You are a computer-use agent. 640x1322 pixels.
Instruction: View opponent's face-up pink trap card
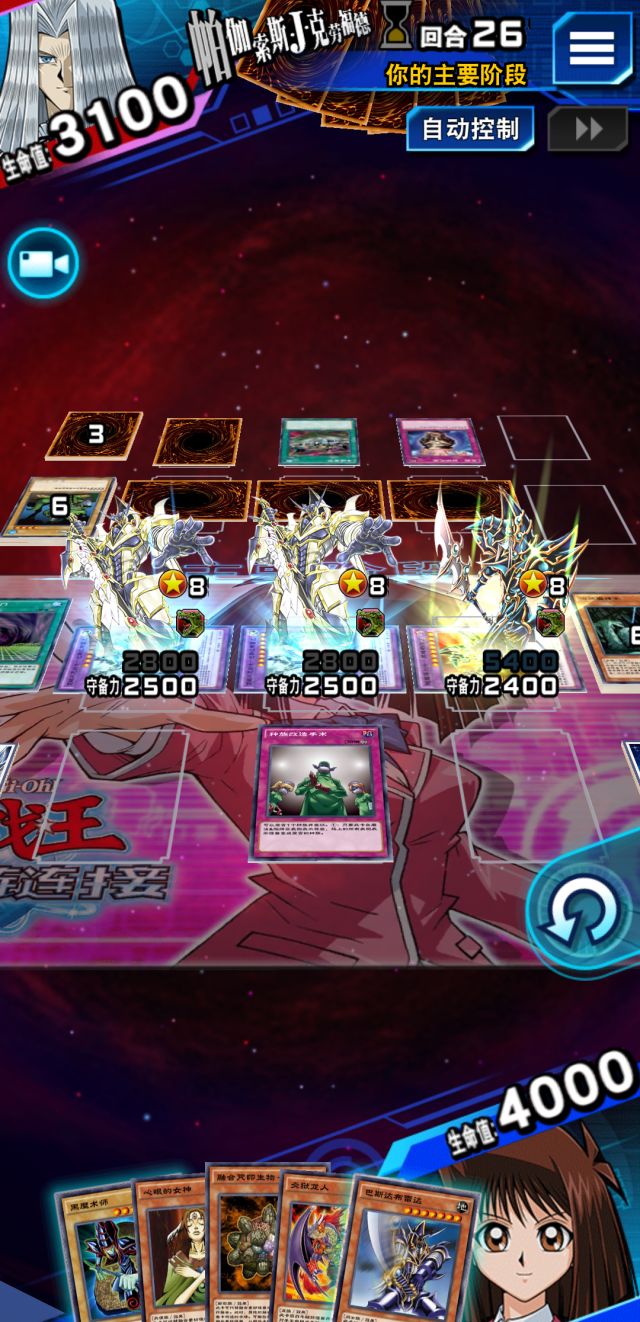point(433,442)
